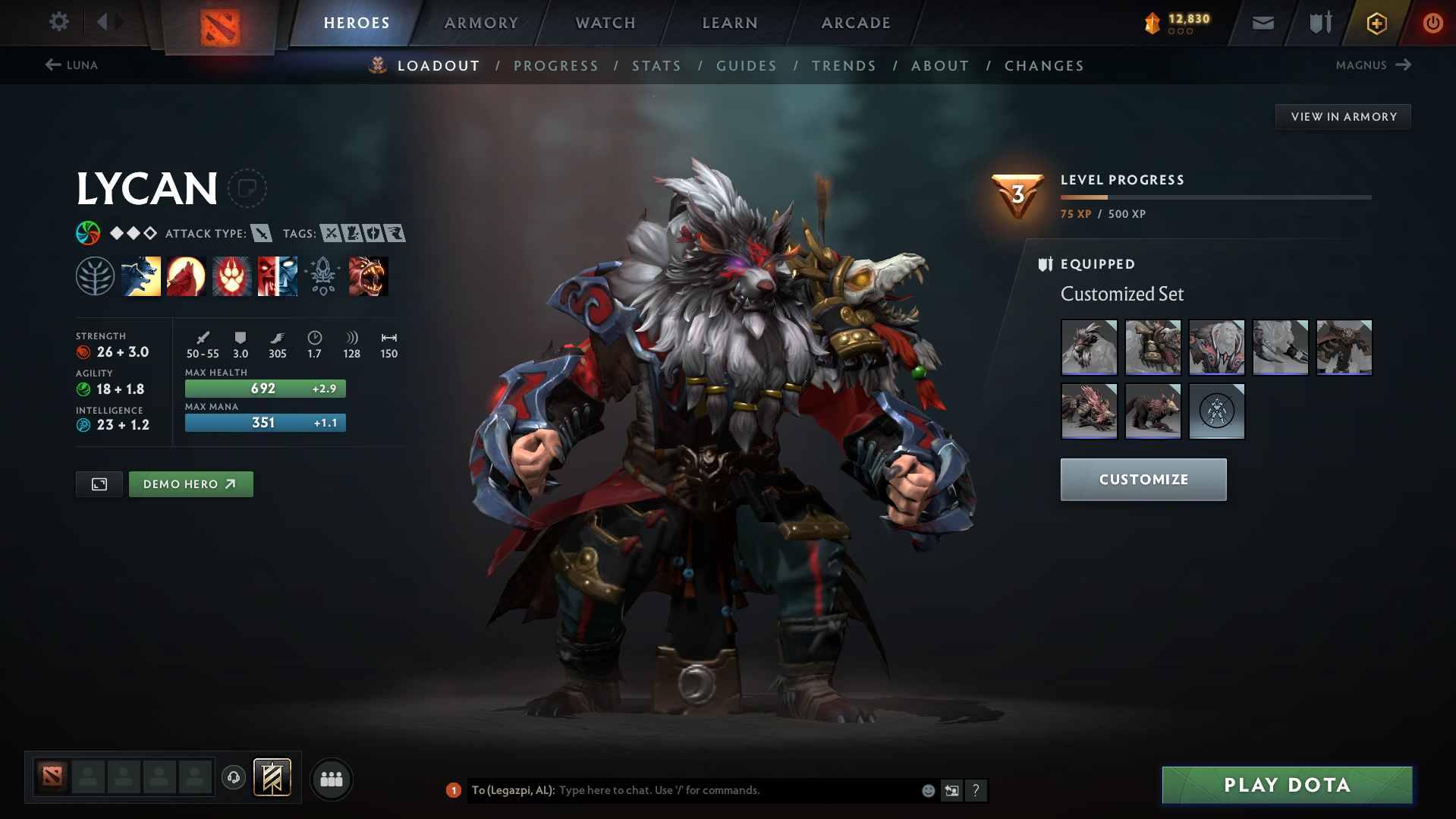Select the Summon Wolves ability icon
Viewport: 1456px width, 819px height.
pyautogui.click(x=141, y=276)
